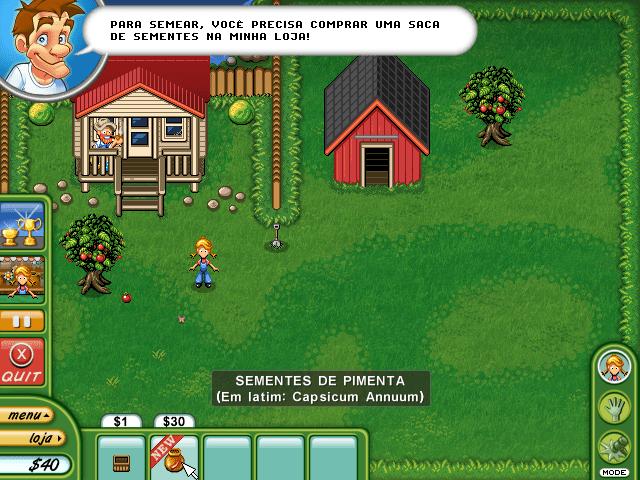This screenshot has width=640, height=480.
Task: Select the farmer girl character mode
Action: [613, 368]
